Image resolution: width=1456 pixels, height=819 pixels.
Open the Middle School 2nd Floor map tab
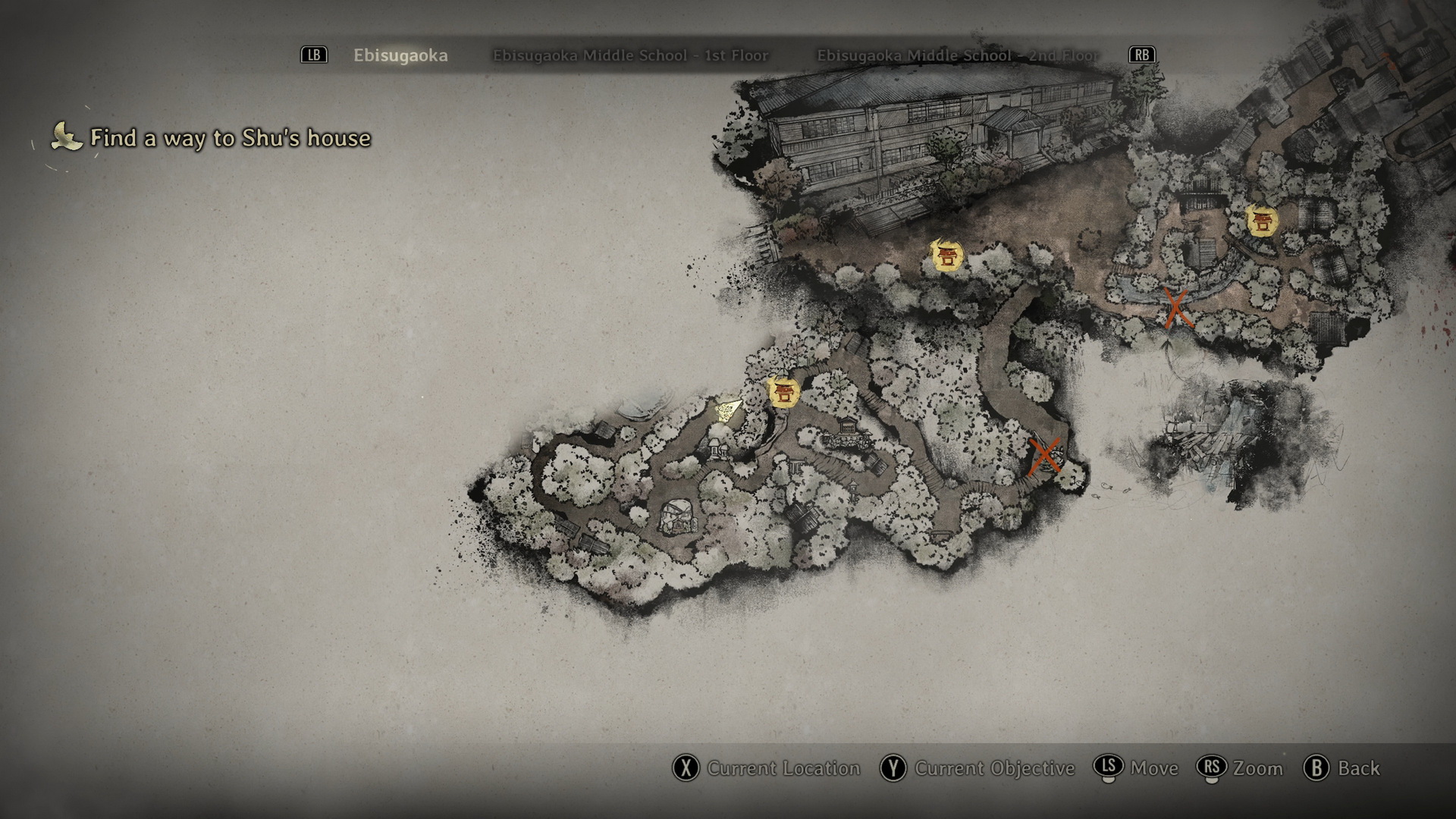click(x=957, y=55)
